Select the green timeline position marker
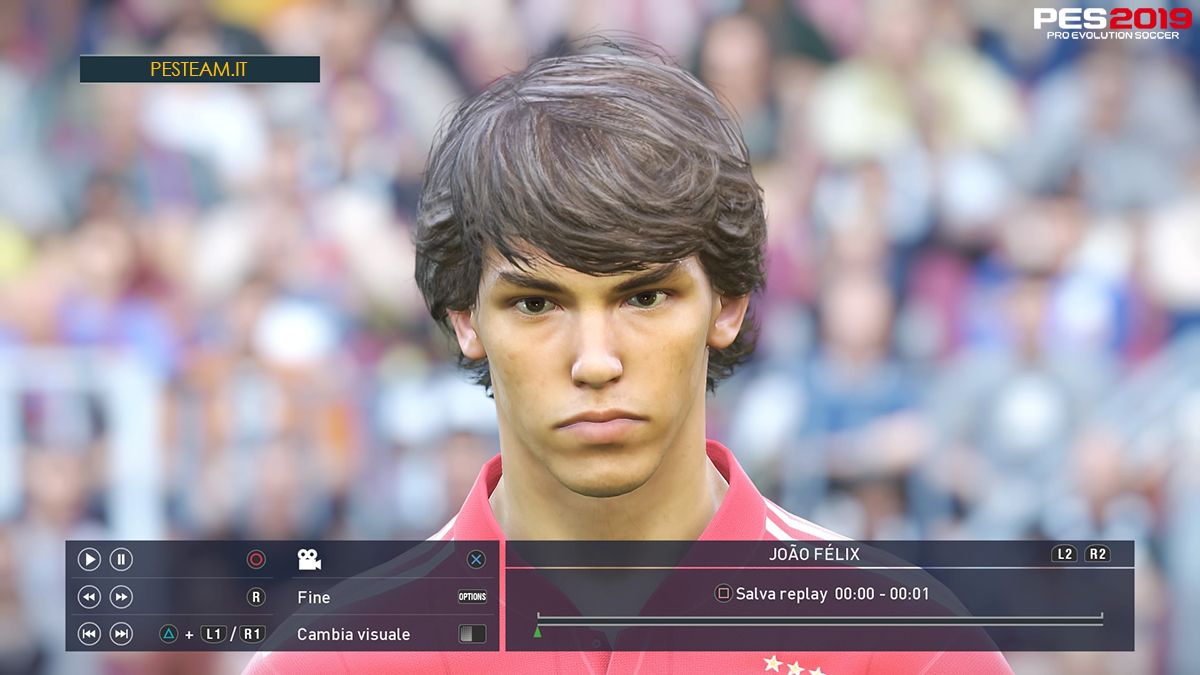The height and width of the screenshot is (675, 1200). pyautogui.click(x=537, y=631)
